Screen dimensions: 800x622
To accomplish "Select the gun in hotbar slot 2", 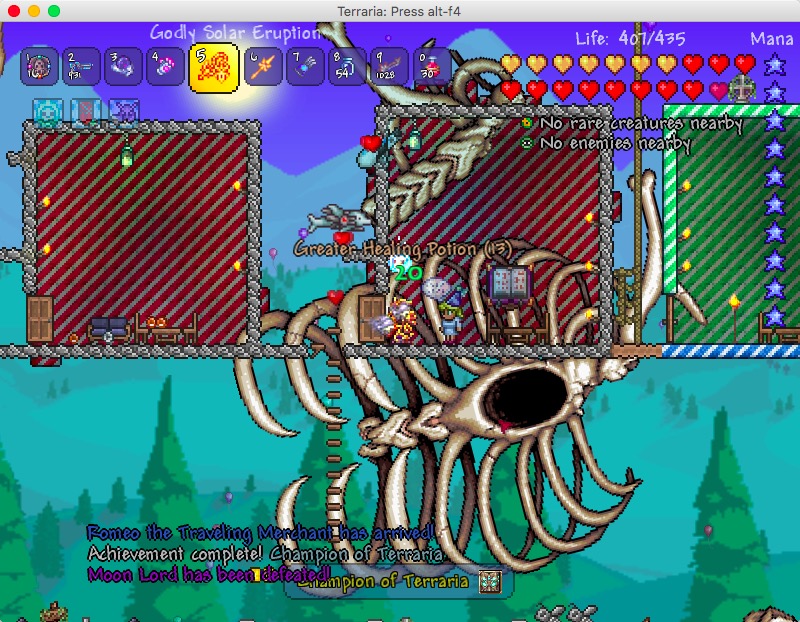I will pyautogui.click(x=81, y=67).
